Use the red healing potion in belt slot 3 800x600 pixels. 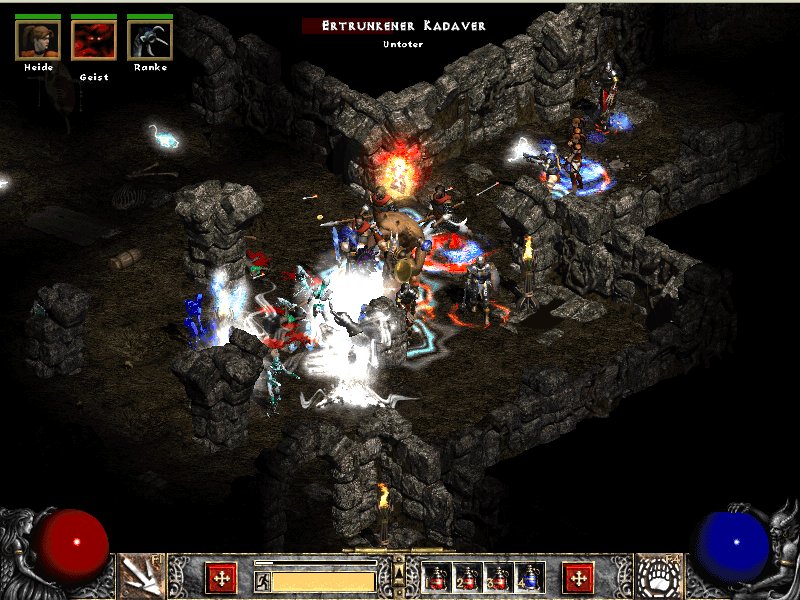click(x=498, y=577)
